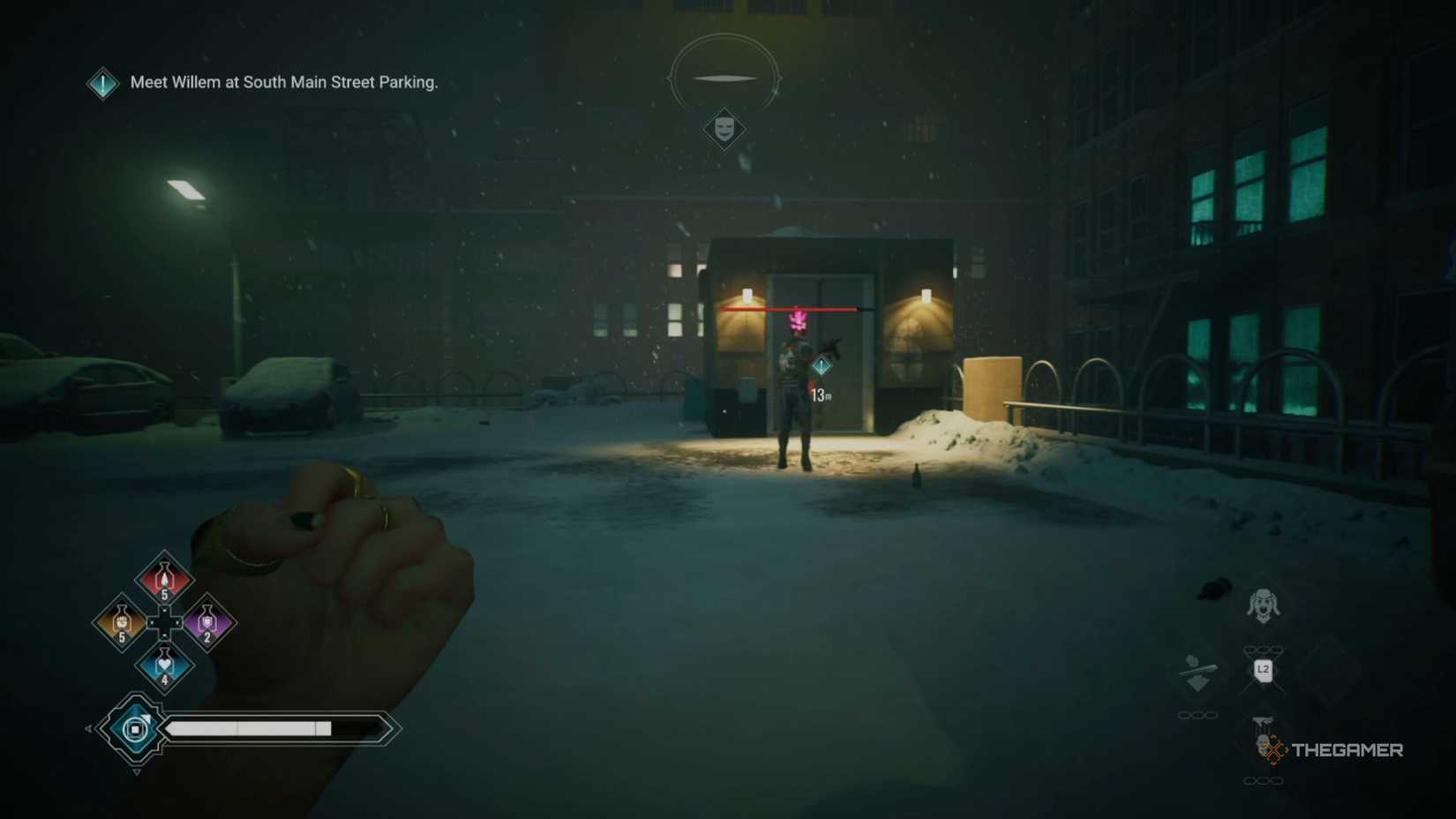Click the right d-pad arrow indicator

click(178, 622)
